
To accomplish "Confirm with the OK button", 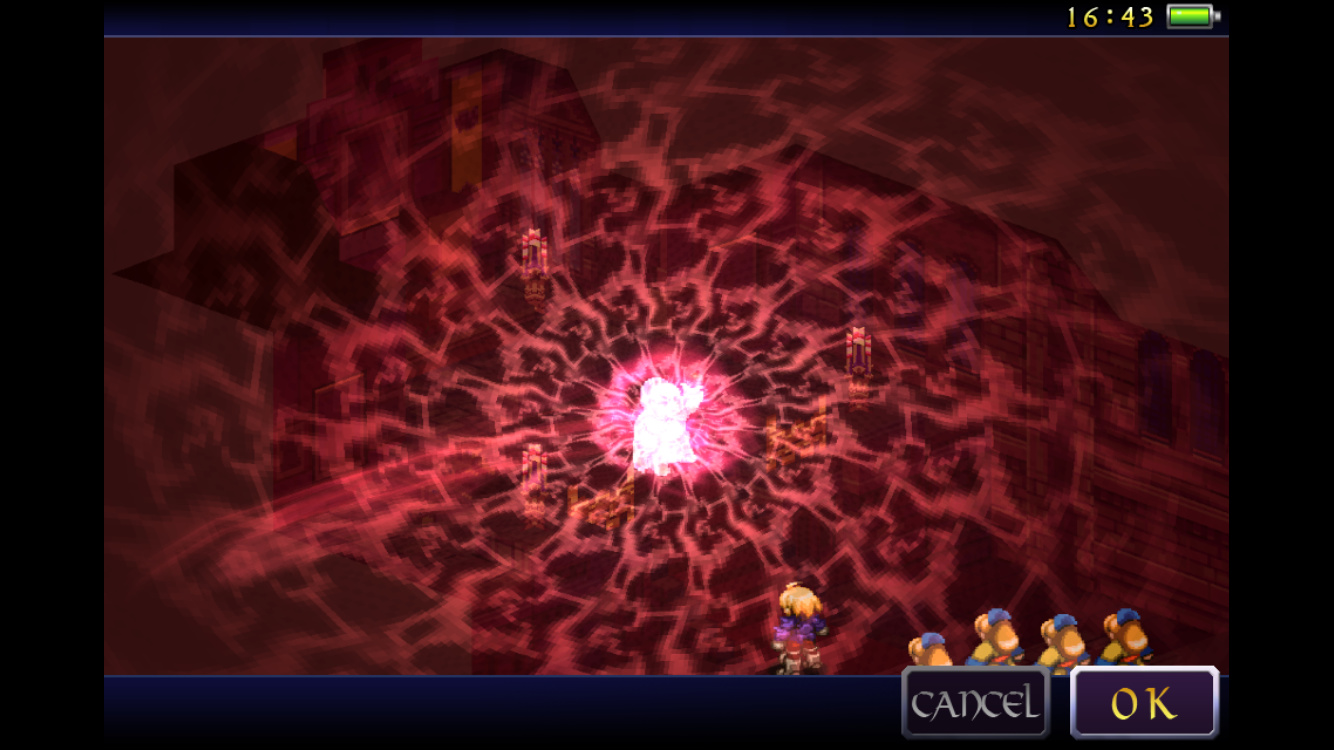I will point(1144,703).
